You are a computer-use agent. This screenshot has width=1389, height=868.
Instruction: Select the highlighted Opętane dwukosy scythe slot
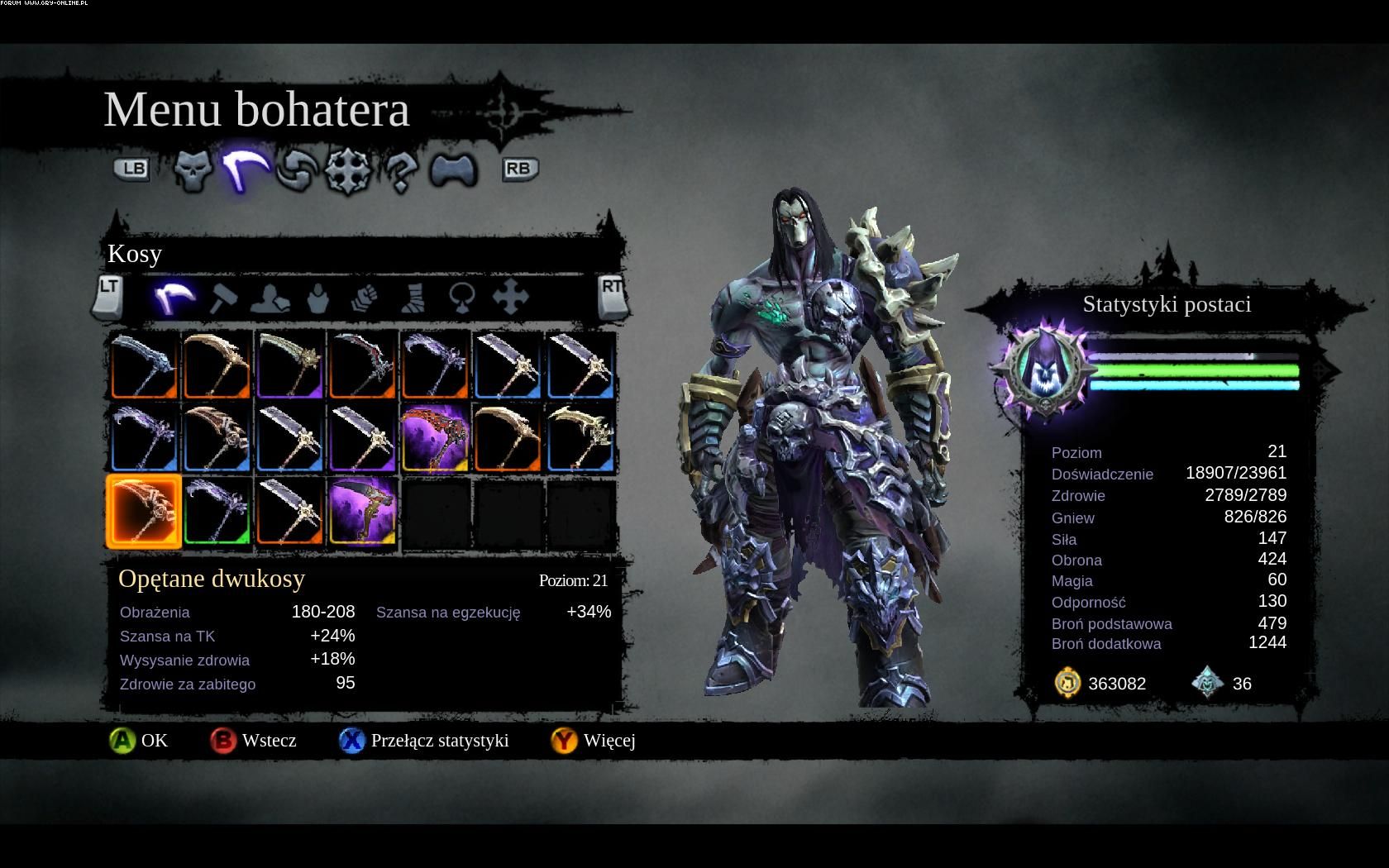(x=144, y=512)
